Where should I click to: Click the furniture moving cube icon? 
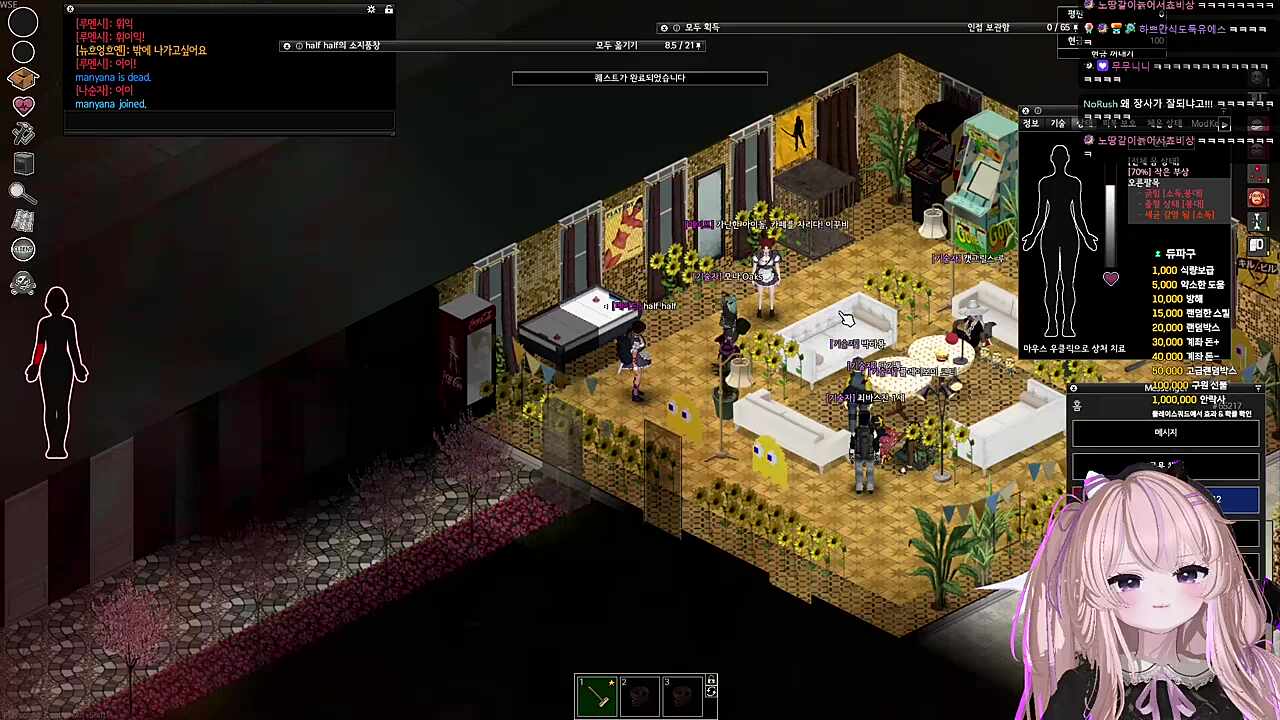(23, 164)
